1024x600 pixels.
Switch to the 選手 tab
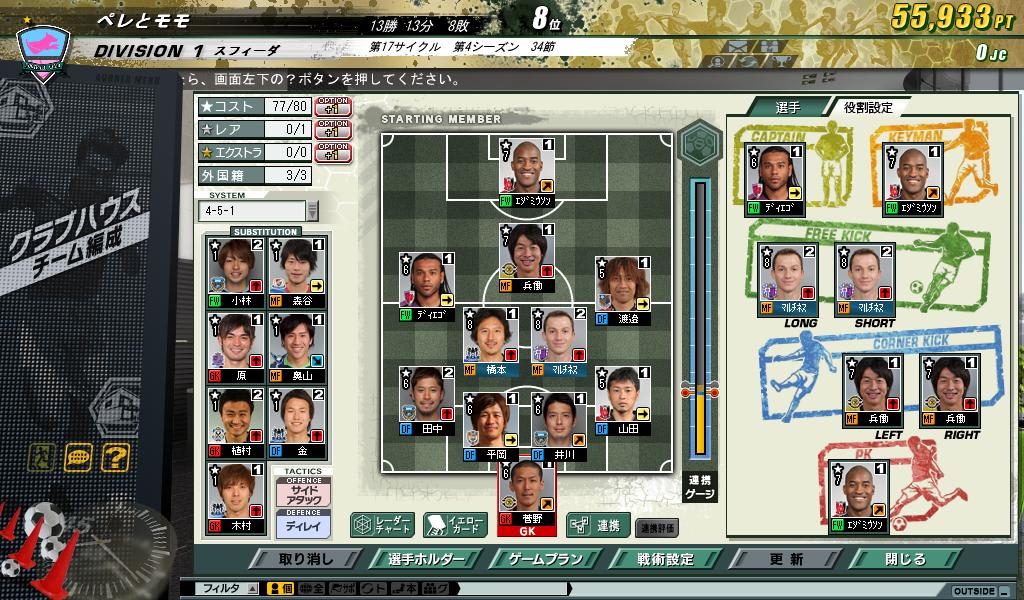787,107
